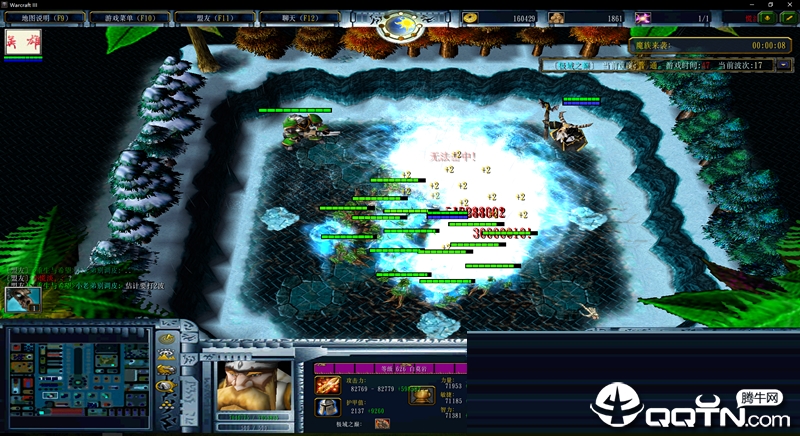800x436 pixels.
Task: Click the armor helmet icon
Action: click(x=327, y=407)
